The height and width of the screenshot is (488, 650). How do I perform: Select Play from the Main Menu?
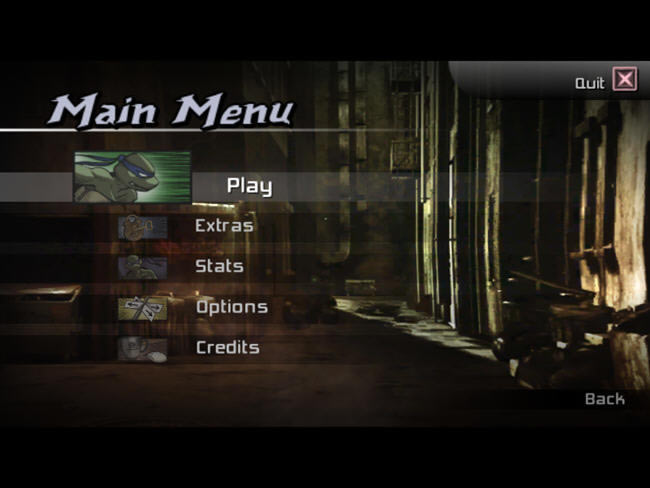tap(249, 185)
